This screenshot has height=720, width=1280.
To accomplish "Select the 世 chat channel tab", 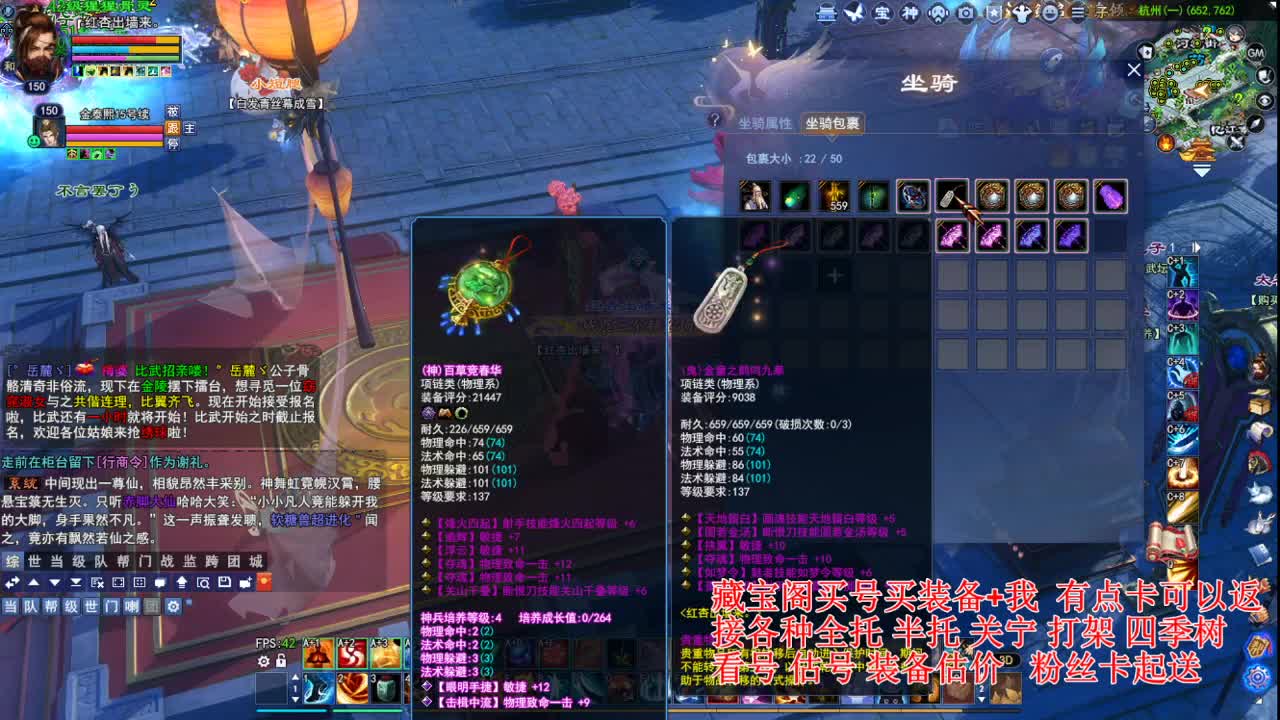I will coord(31,563).
